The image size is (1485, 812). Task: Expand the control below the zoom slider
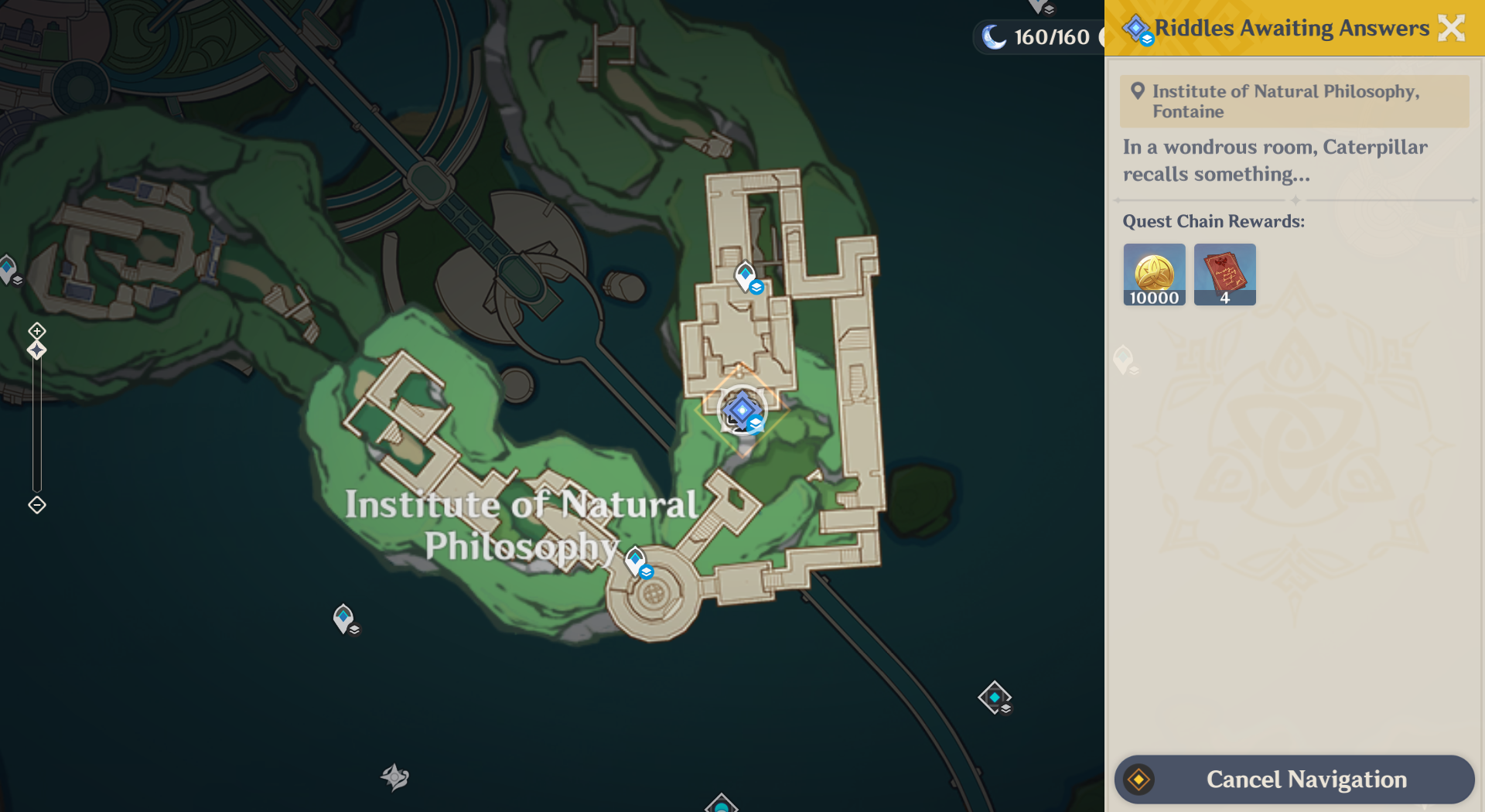click(36, 506)
